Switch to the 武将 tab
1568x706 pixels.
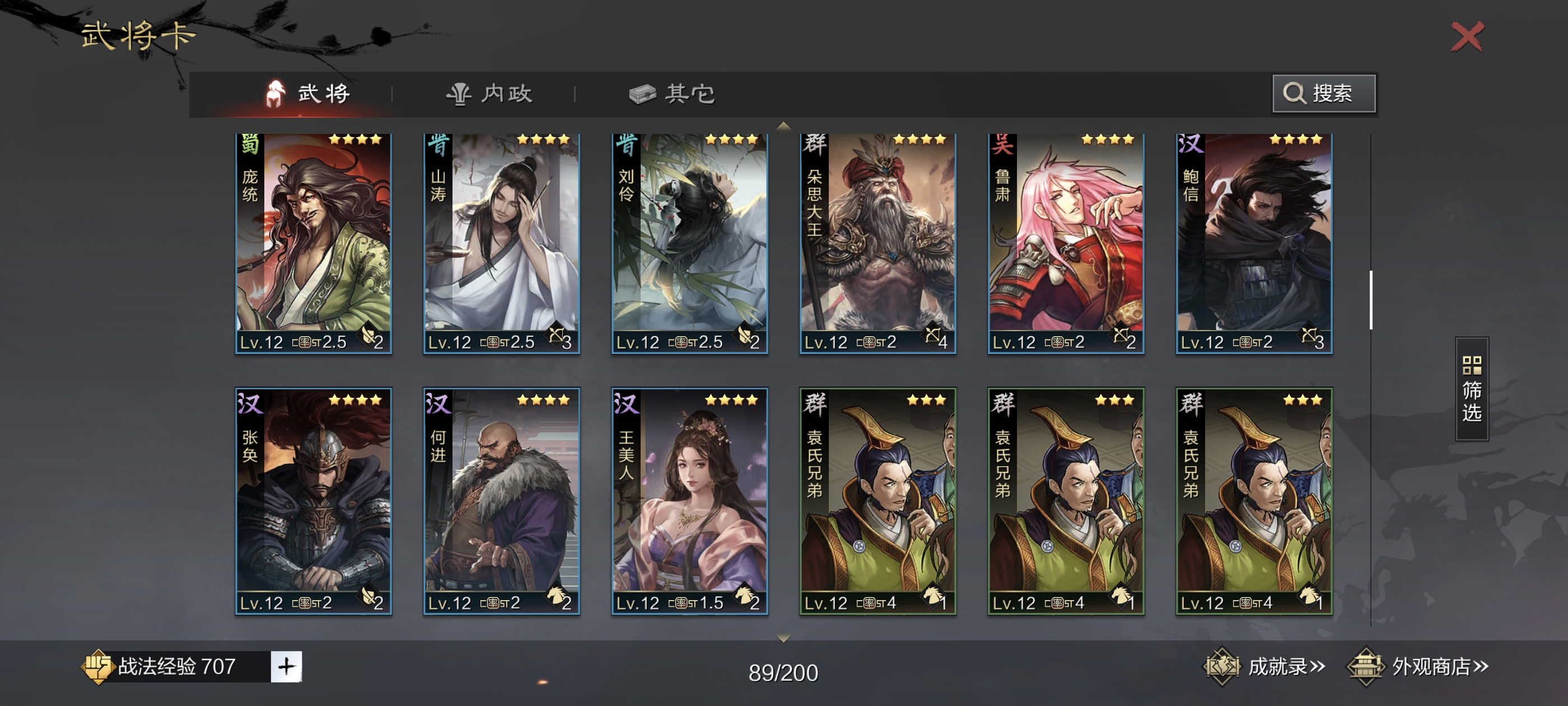(309, 94)
